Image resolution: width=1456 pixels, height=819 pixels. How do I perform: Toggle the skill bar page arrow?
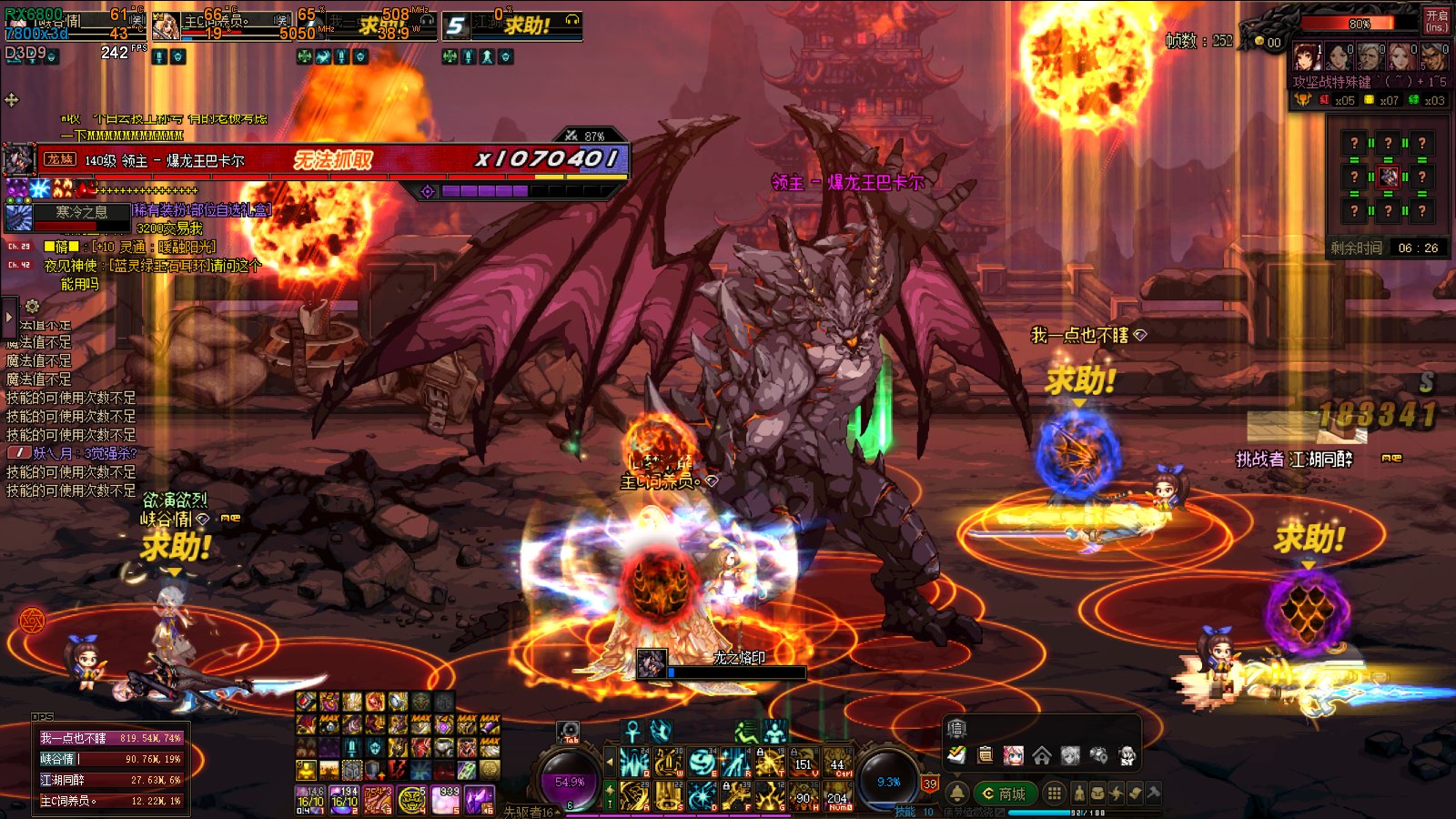pyautogui.click(x=610, y=761)
